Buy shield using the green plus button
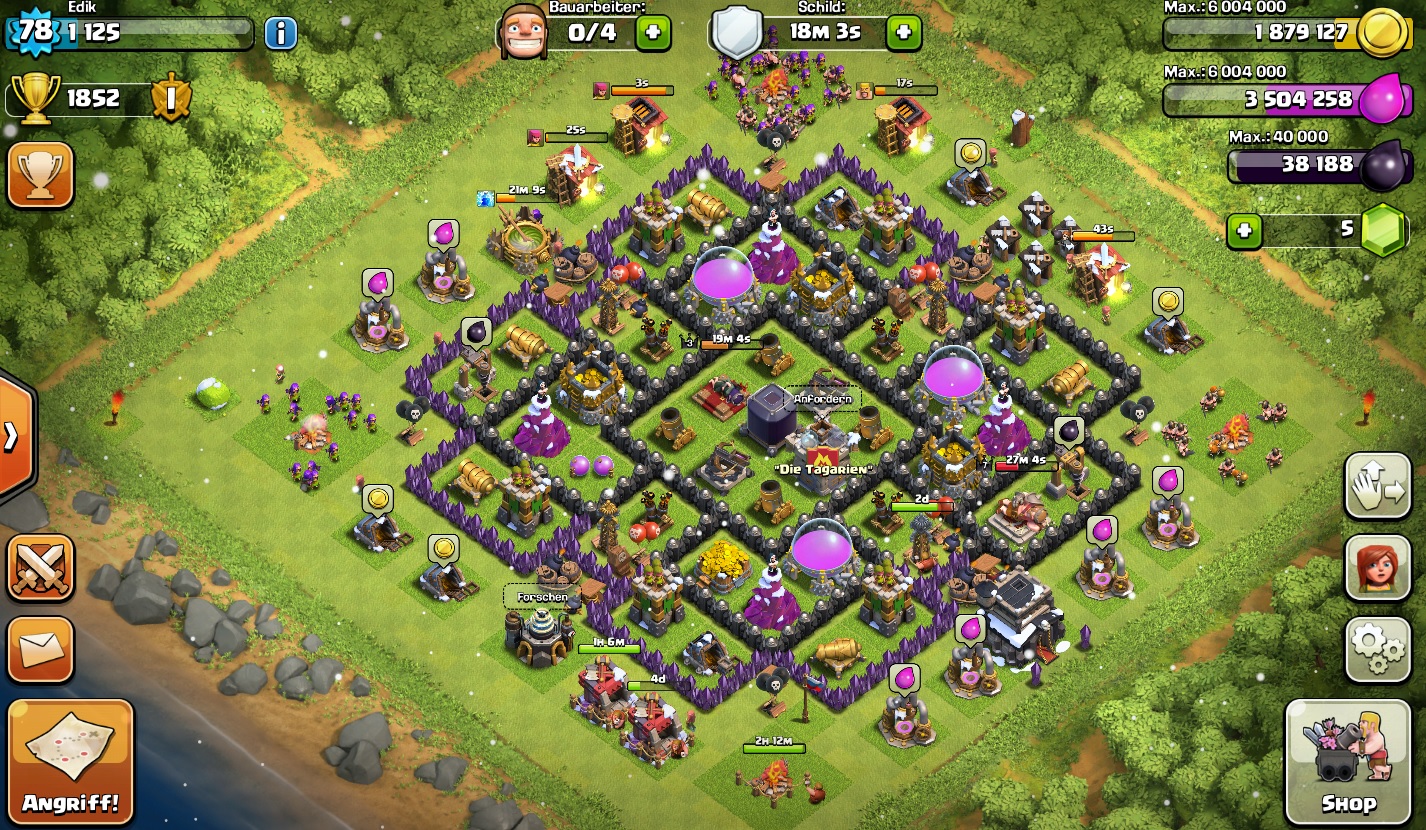This screenshot has width=1426, height=830. [903, 32]
